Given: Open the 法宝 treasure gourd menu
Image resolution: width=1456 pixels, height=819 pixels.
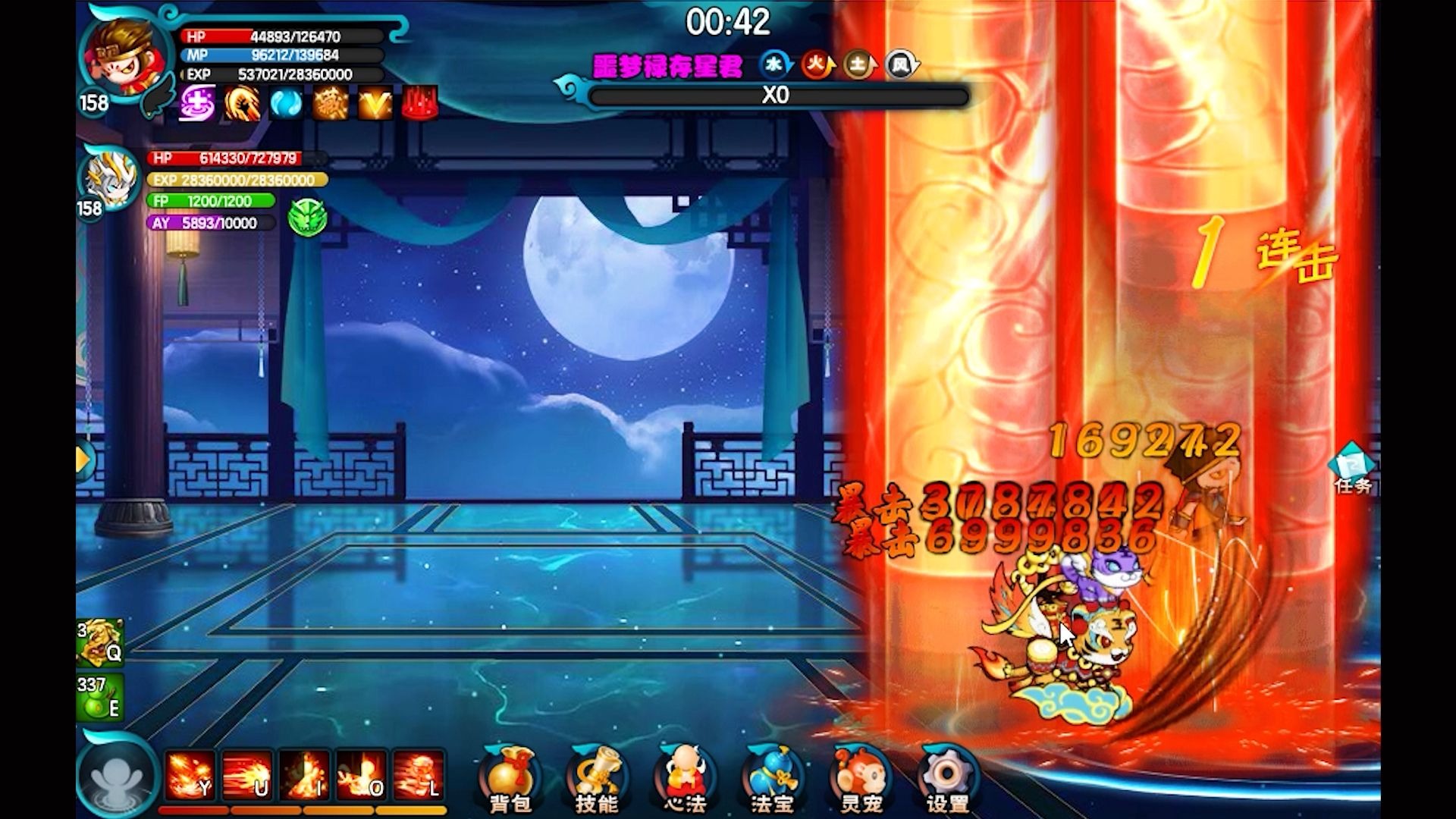Looking at the screenshot, I should click(x=772, y=779).
